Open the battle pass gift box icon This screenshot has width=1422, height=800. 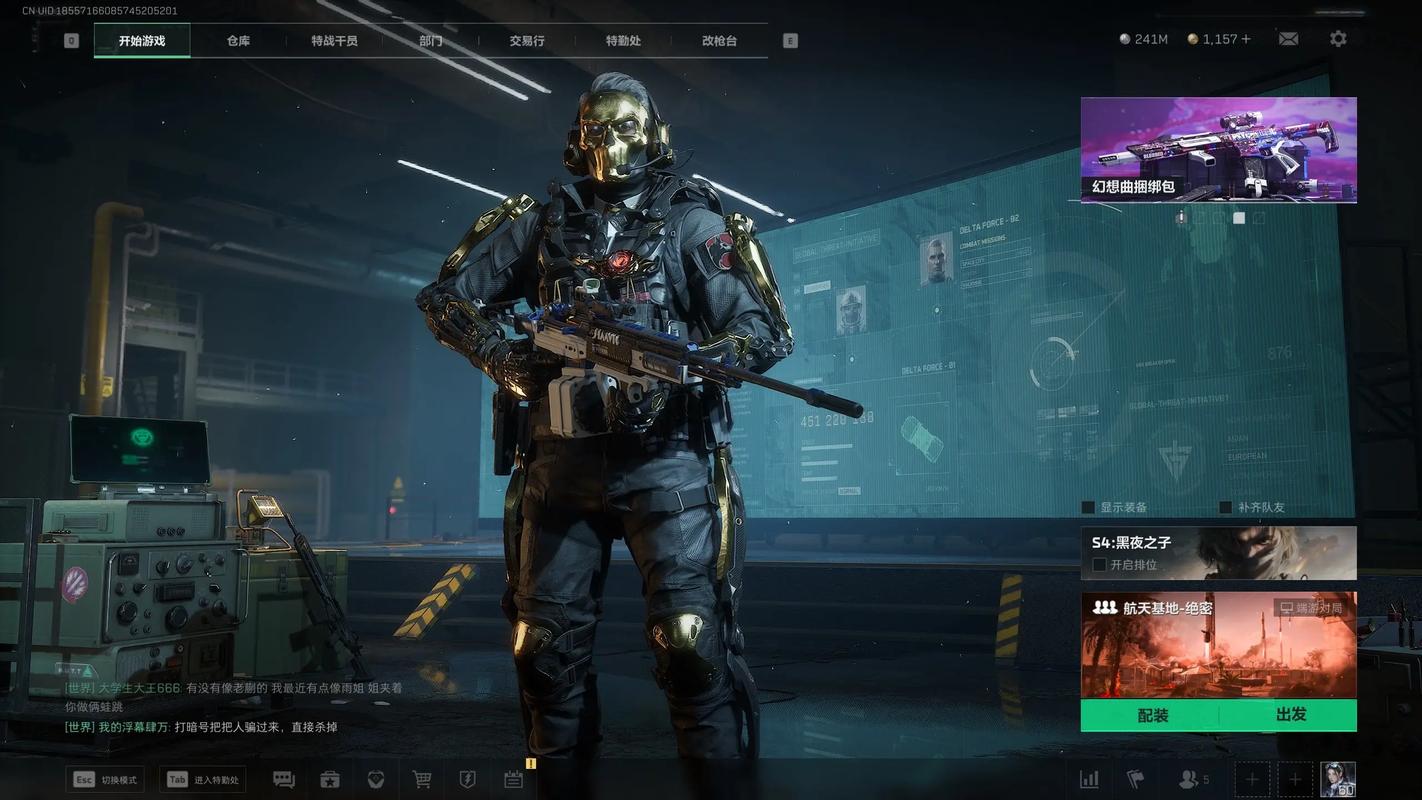pos(329,779)
